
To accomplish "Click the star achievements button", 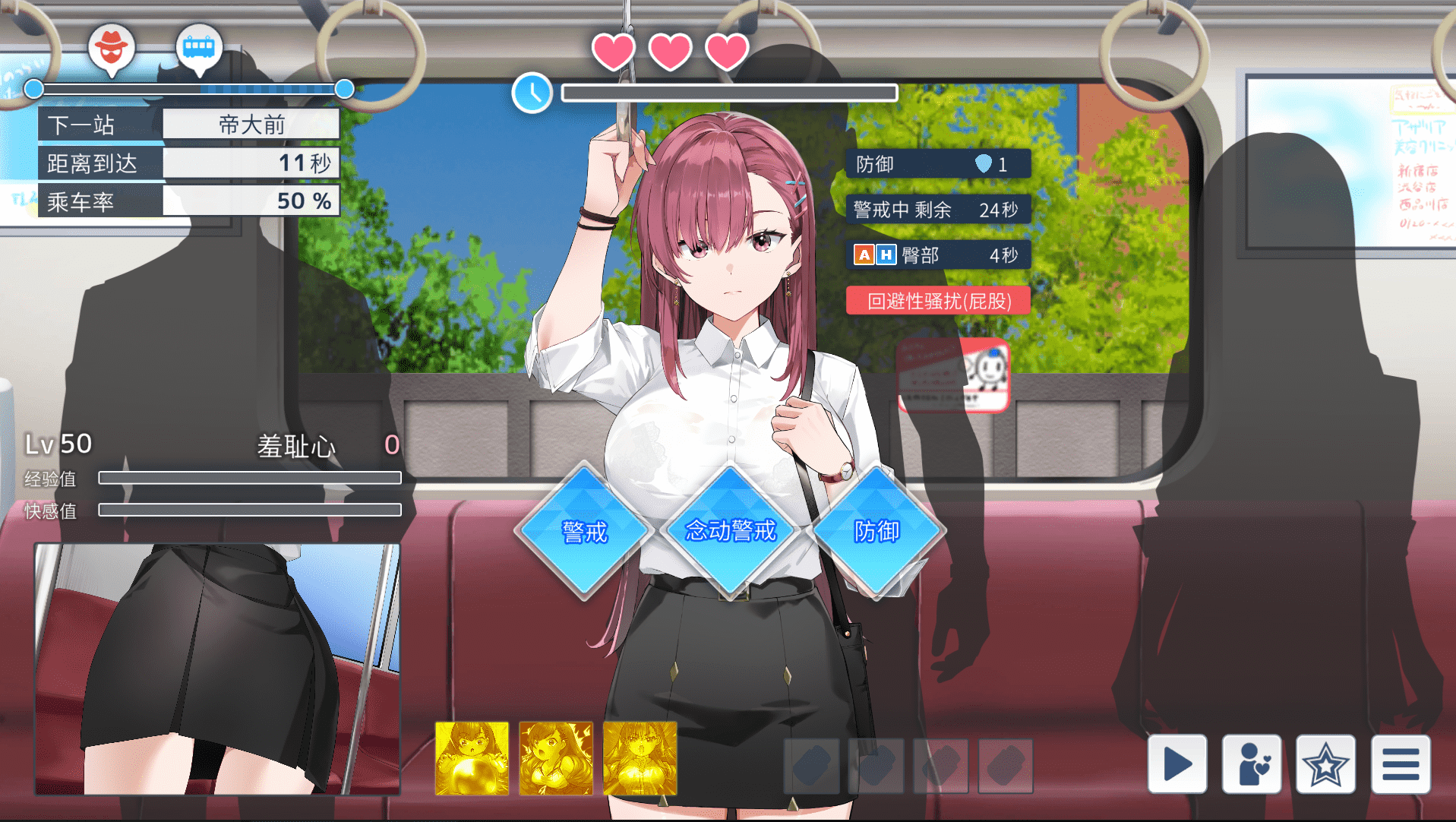I will [1325, 764].
